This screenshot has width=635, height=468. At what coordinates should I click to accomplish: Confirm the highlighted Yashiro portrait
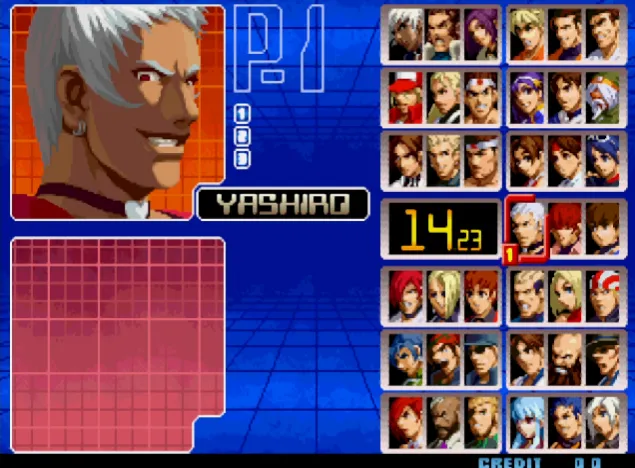coord(526,226)
